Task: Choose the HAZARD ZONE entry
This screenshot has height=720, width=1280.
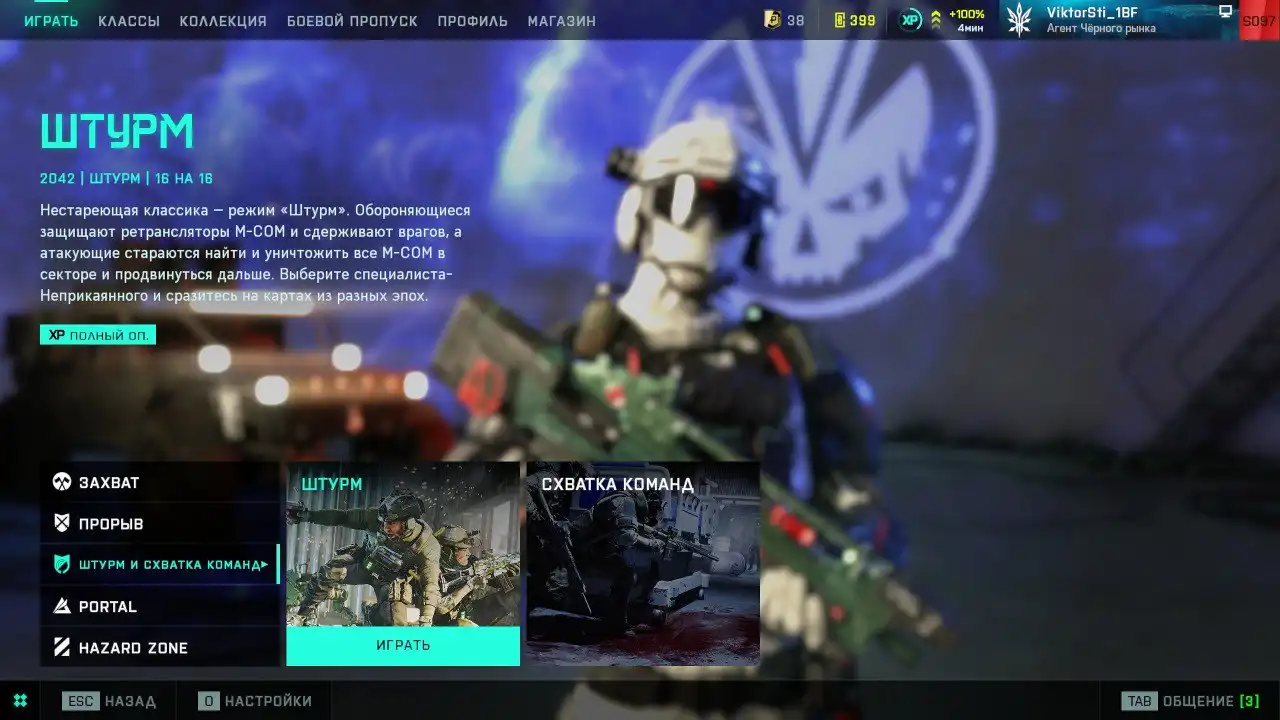Action: [x=159, y=648]
